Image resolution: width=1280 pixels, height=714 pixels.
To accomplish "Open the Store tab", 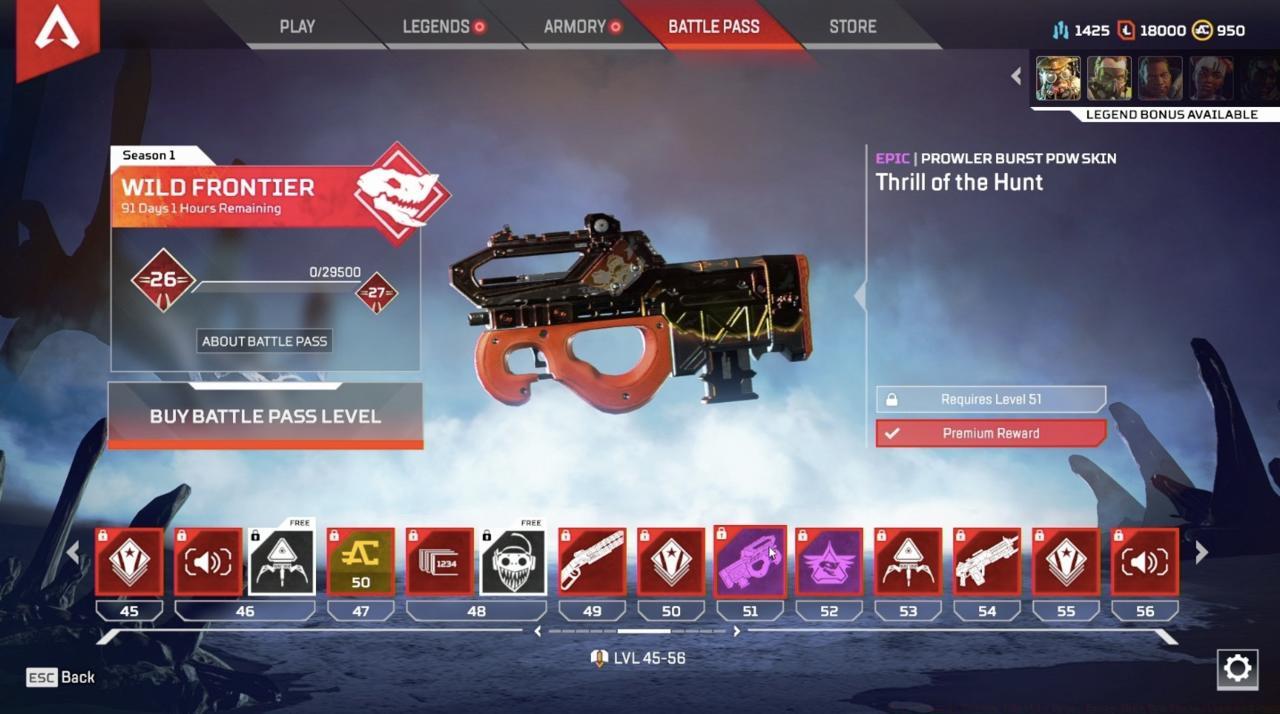I will (x=852, y=27).
